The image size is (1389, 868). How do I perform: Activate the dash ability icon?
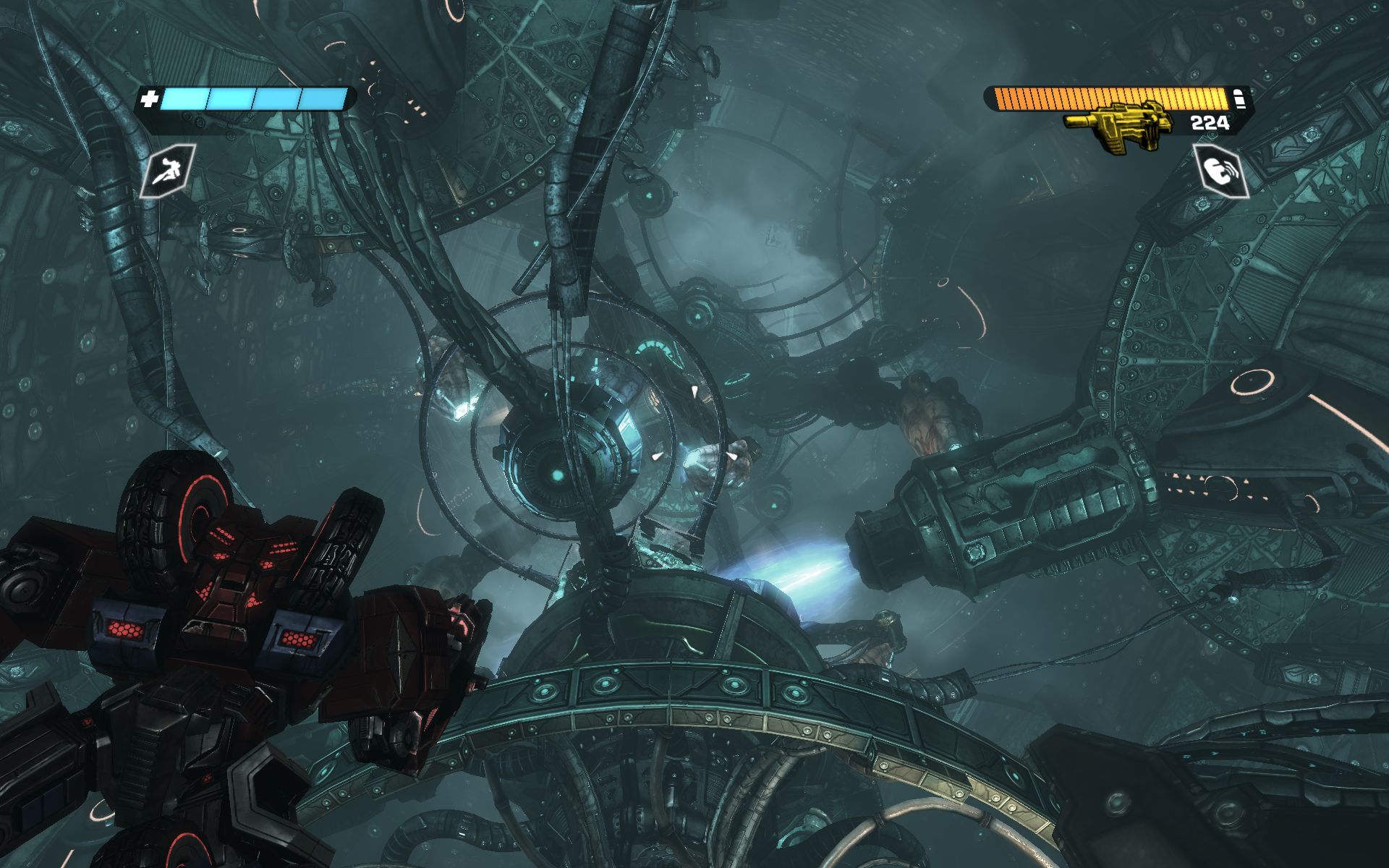[x=168, y=171]
